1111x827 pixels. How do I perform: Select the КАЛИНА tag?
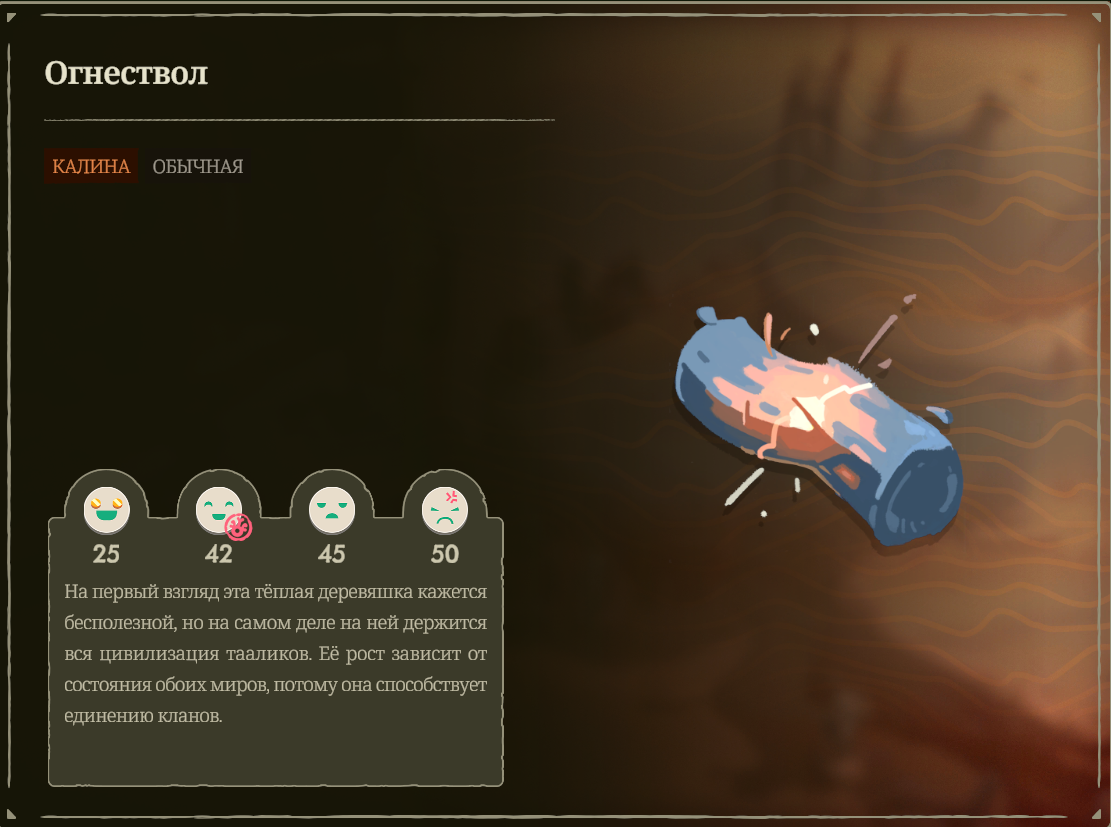pos(91,166)
